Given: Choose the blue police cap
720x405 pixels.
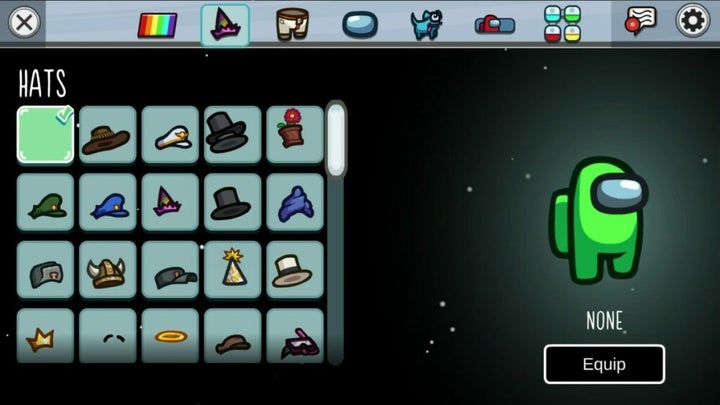Looking at the screenshot, I should tap(107, 203).
